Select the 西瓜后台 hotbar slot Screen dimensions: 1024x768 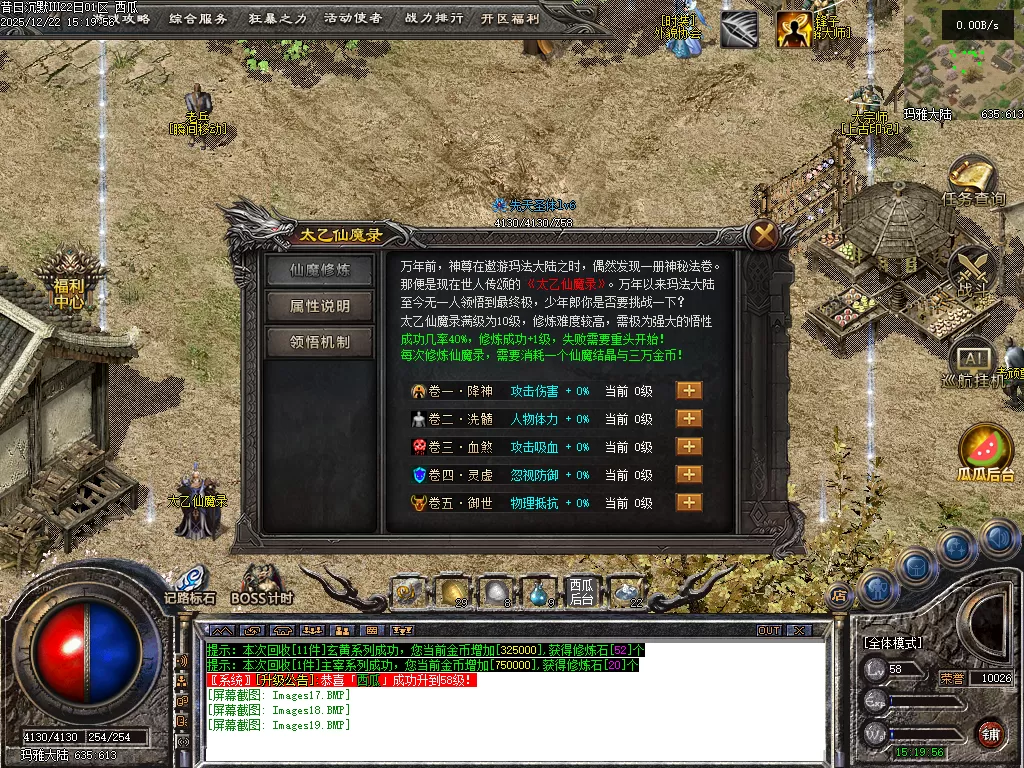582,592
